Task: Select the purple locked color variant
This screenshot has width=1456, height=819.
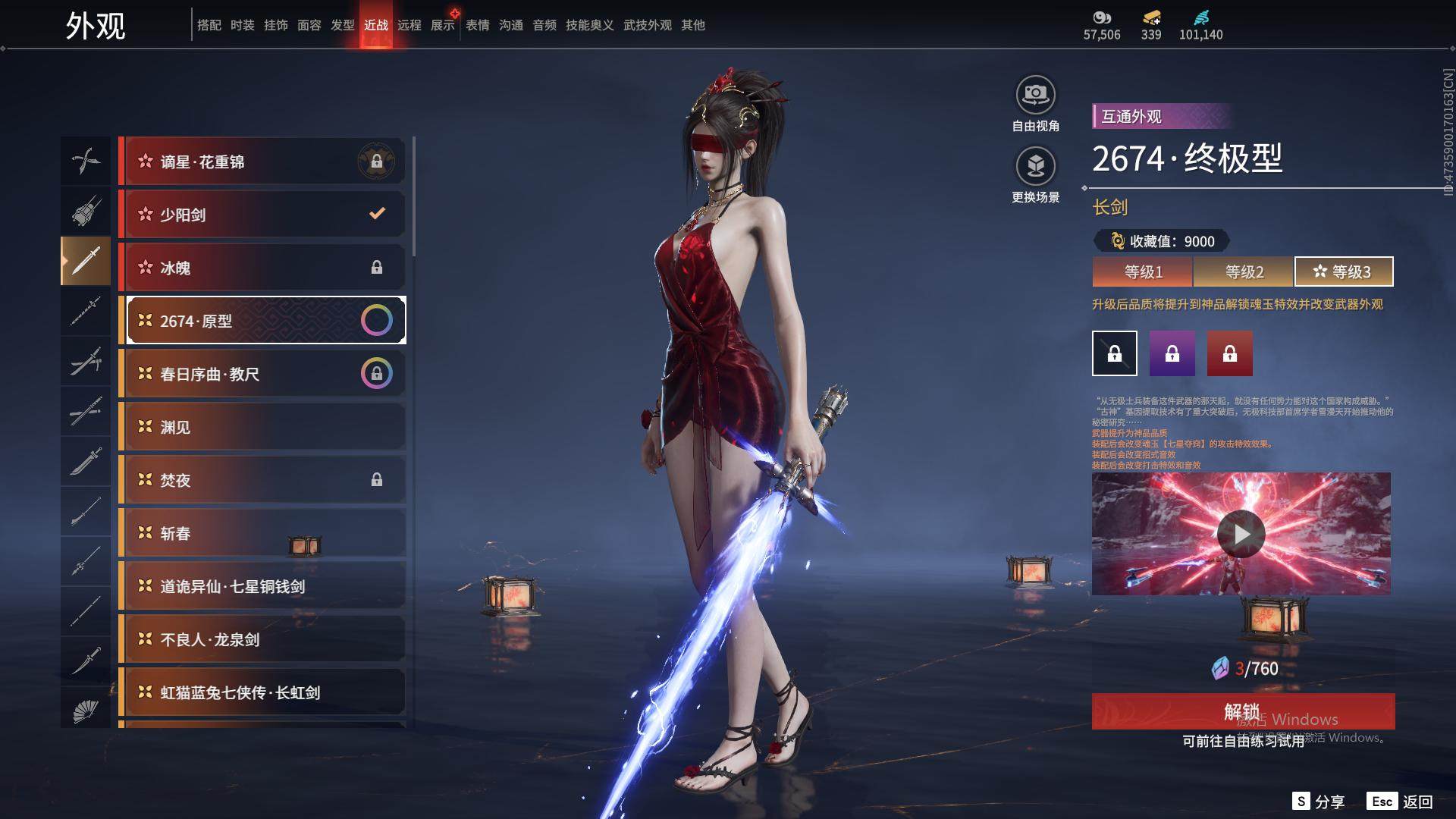Action: [1172, 353]
